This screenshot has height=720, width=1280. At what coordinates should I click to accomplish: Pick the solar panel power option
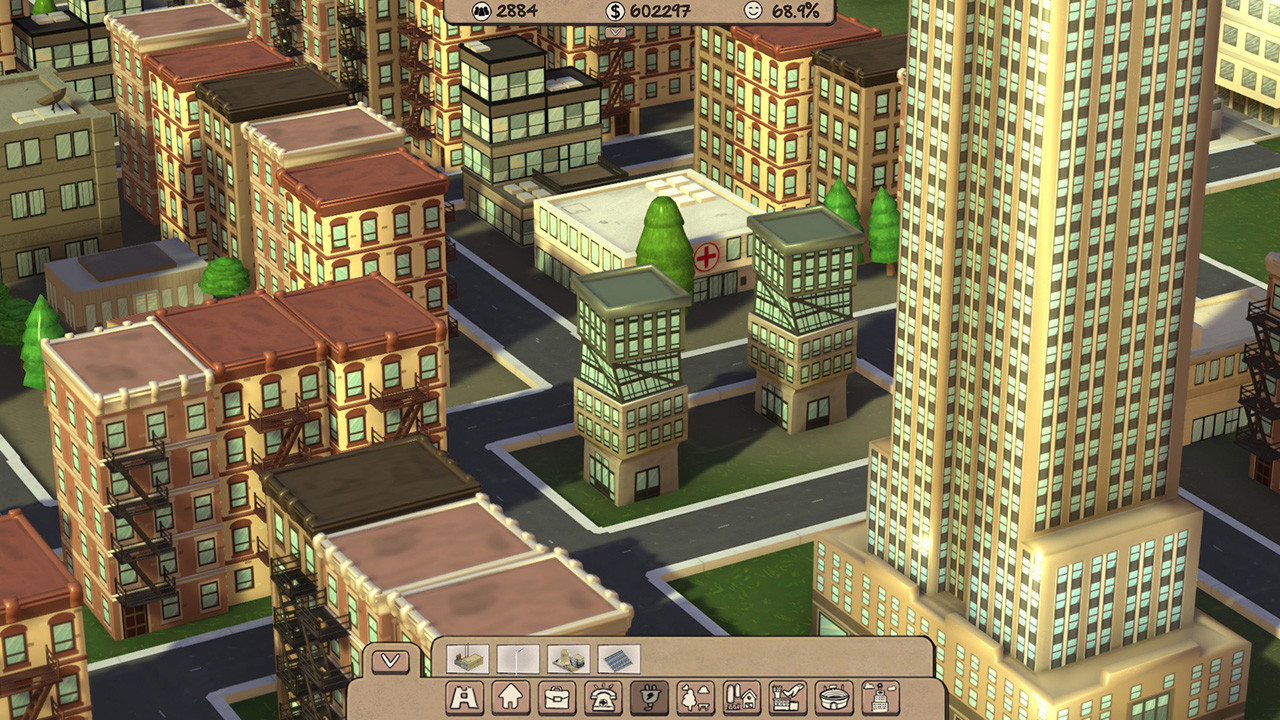(618, 658)
